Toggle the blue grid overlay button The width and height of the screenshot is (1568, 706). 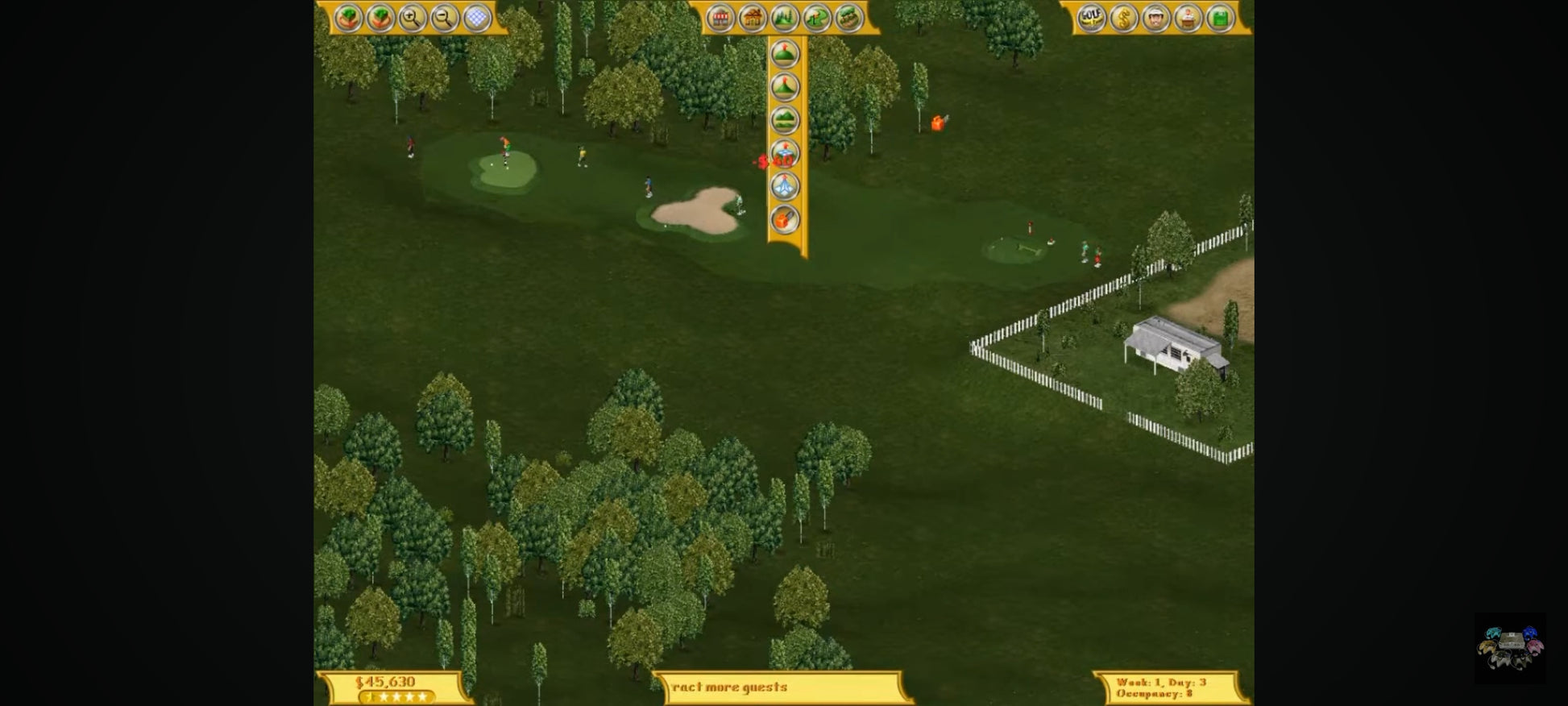[x=477, y=18]
